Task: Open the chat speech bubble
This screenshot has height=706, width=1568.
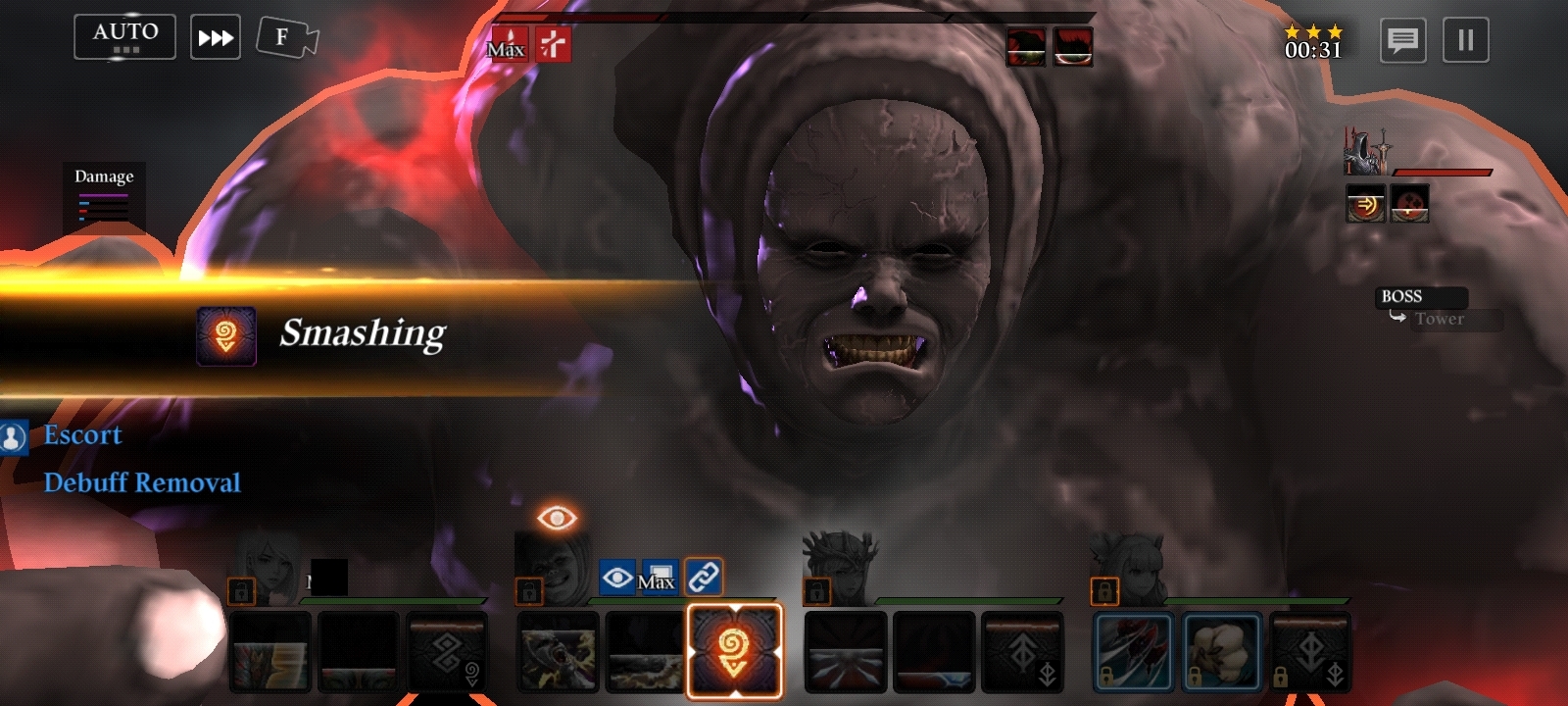Action: pos(1402,40)
